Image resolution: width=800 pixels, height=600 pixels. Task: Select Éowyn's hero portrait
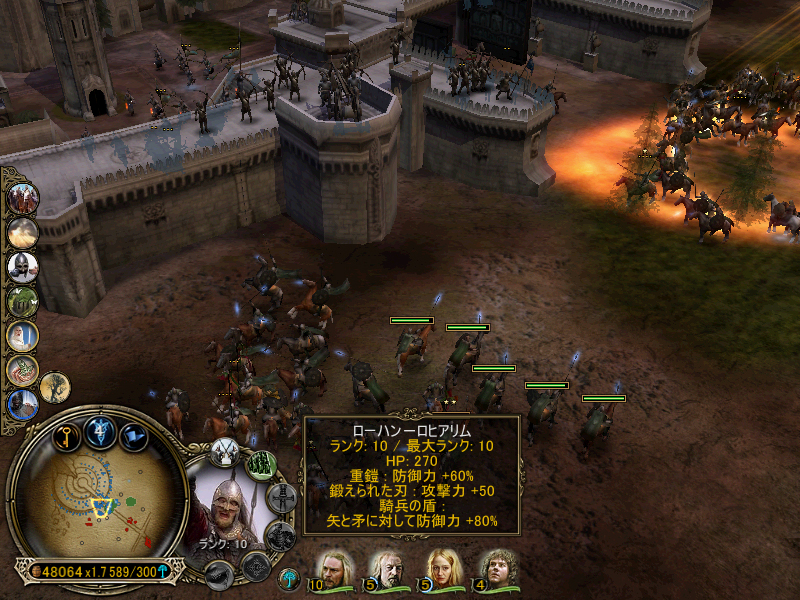(x=443, y=570)
